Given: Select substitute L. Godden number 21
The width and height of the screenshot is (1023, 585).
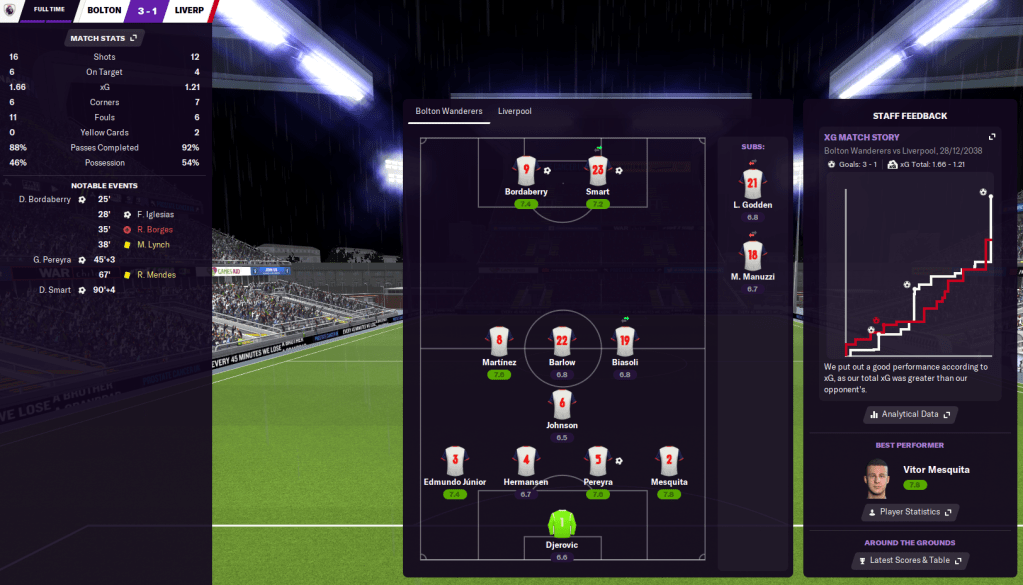Looking at the screenshot, I should click(752, 183).
